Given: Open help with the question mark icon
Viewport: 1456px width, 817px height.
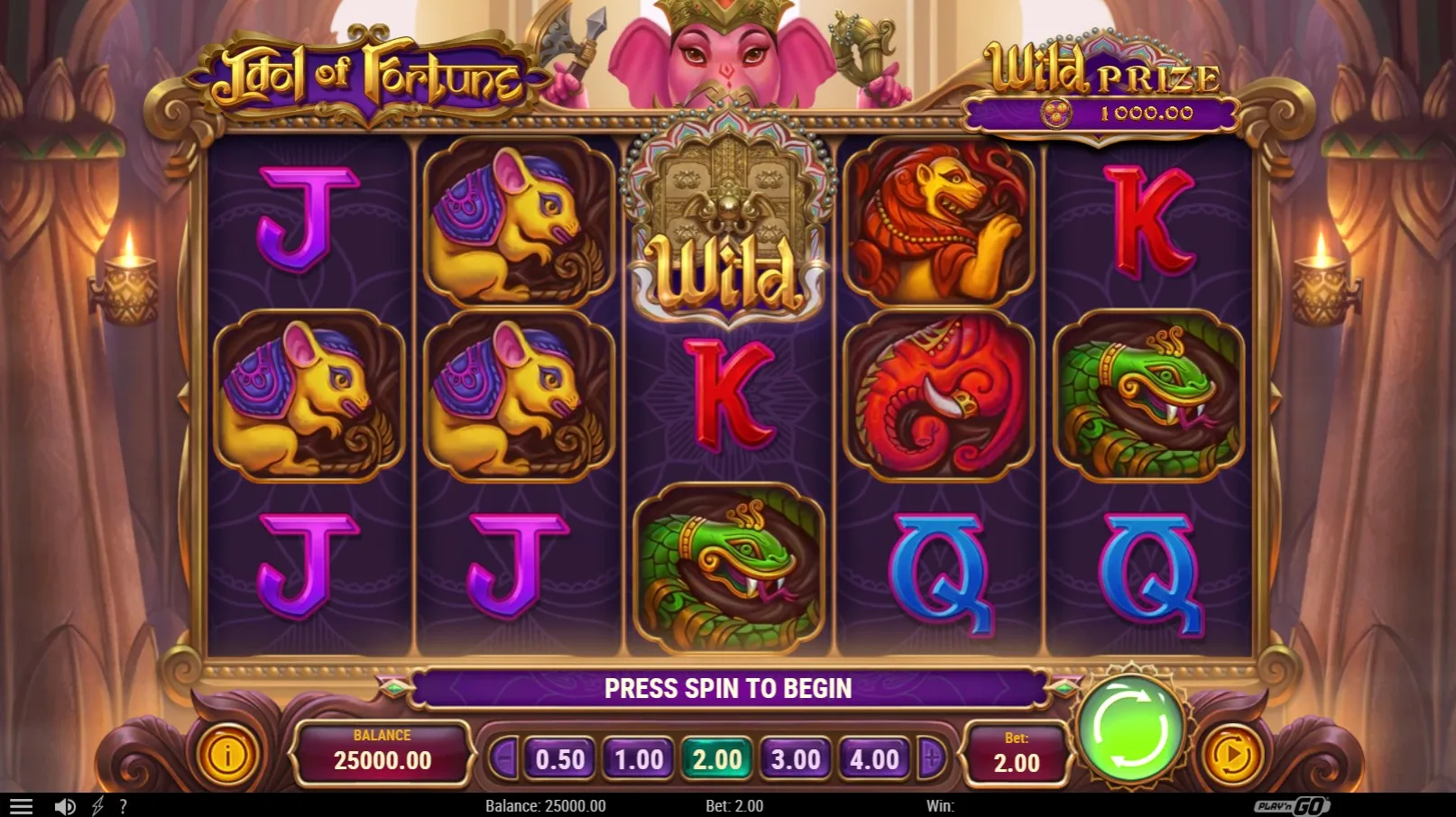Looking at the screenshot, I should [x=123, y=806].
